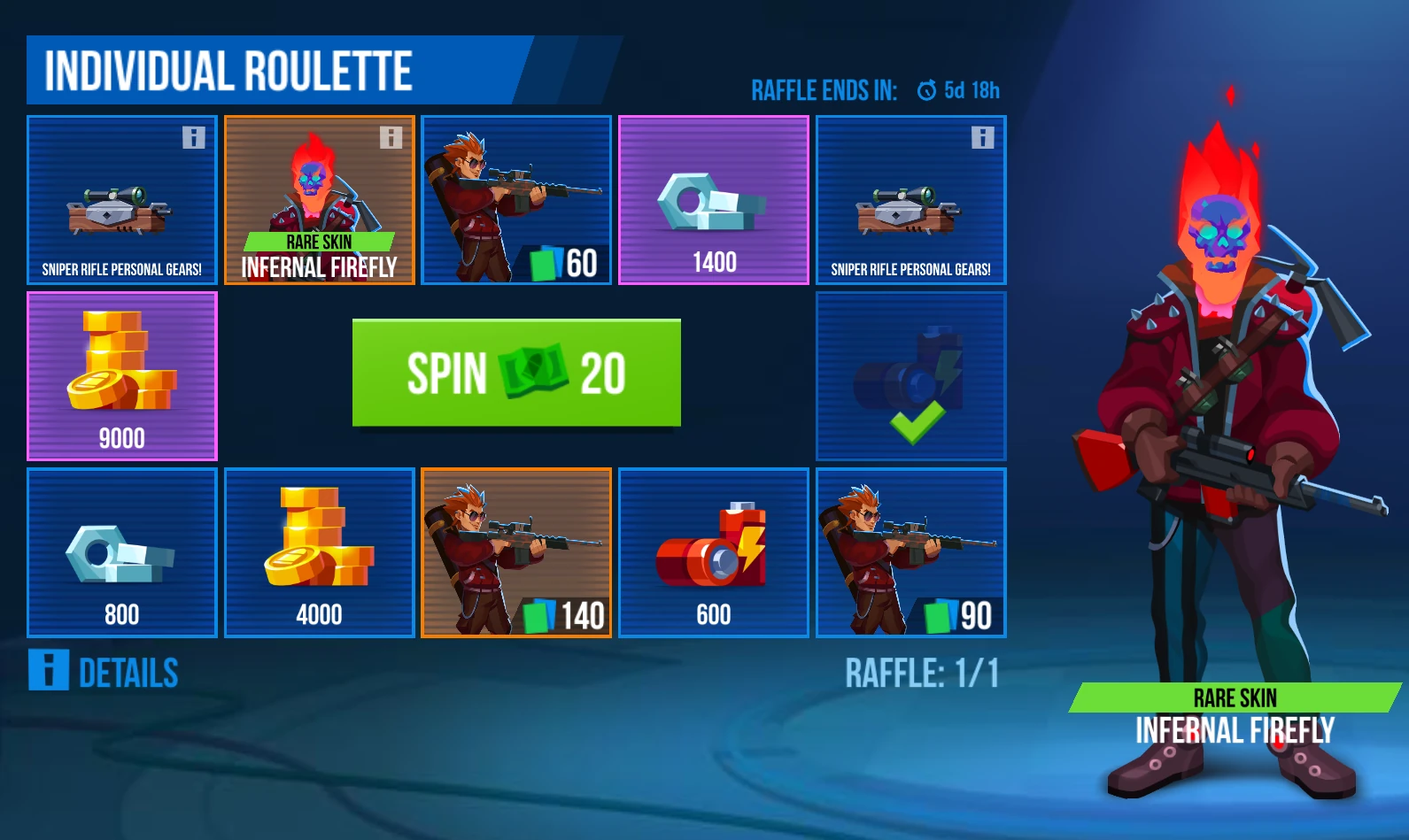Select the 800 currency prize tile
1409x840 pixels.
(121, 553)
